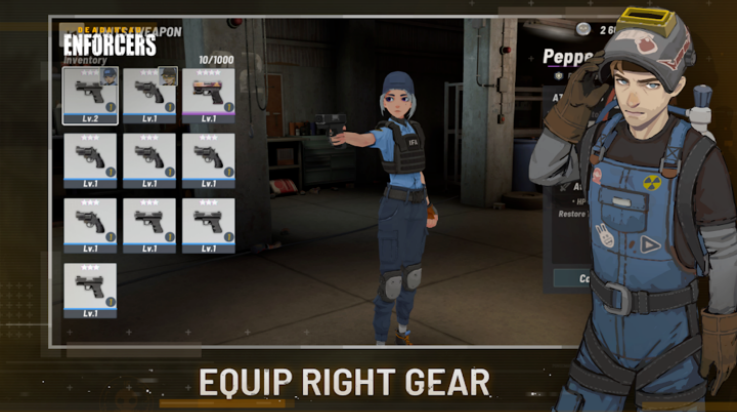This screenshot has height=412, width=737.
Task: Pick the lone pistol in the bottom inventory row
Action: coord(90,289)
